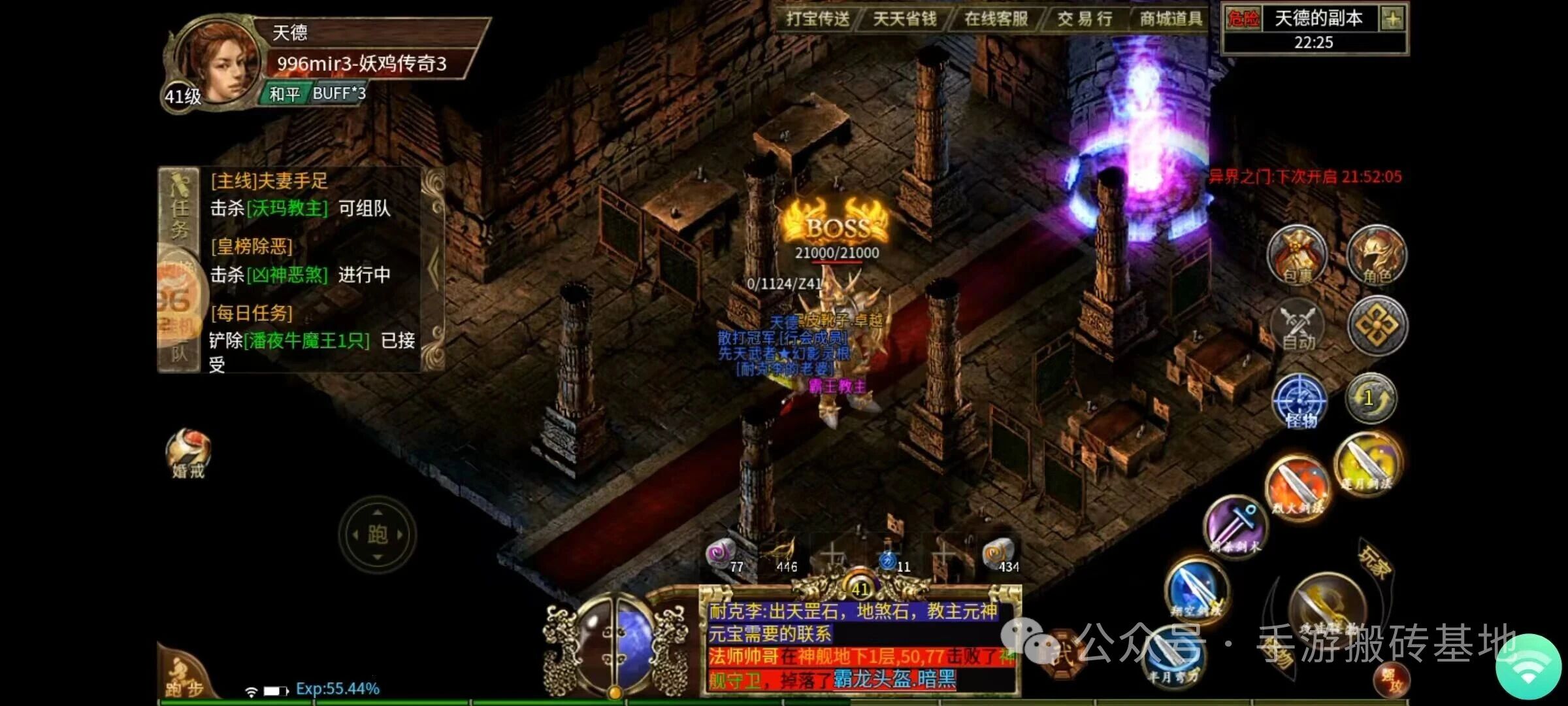Screen dimensions: 1568x706
Task: Open the 角色 character sheet
Action: [x=1377, y=256]
